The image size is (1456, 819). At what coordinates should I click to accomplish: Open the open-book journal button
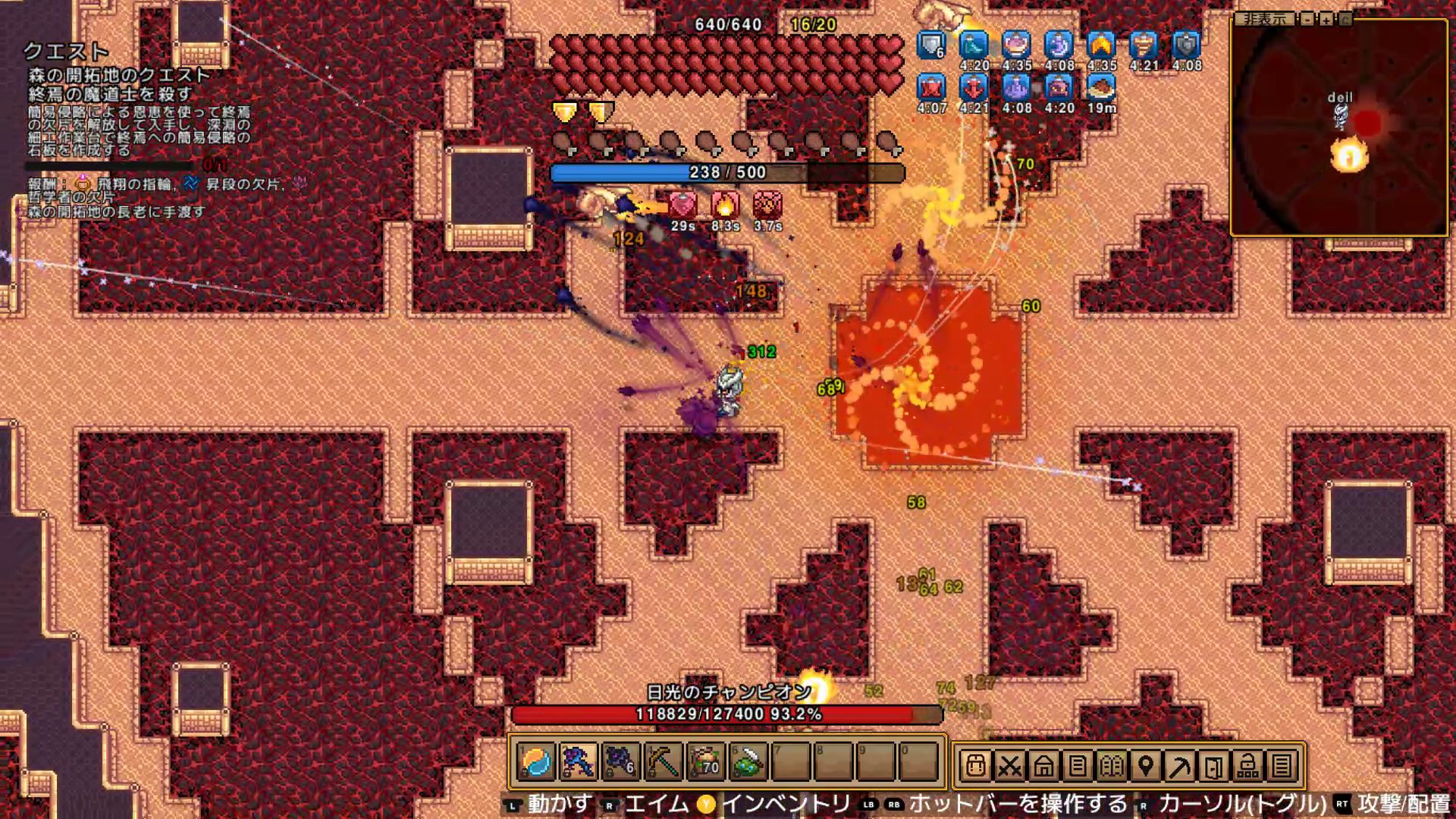pyautogui.click(x=1112, y=766)
